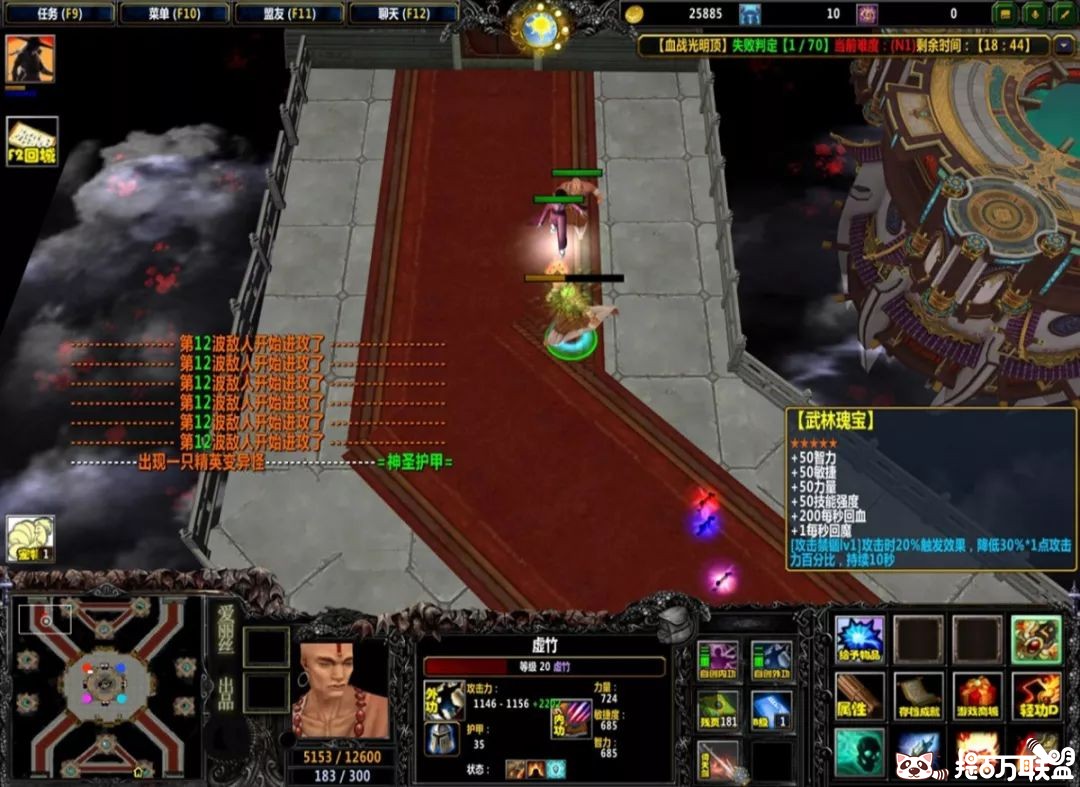
Task: Open the 聊天 chat log
Action: [x=404, y=14]
